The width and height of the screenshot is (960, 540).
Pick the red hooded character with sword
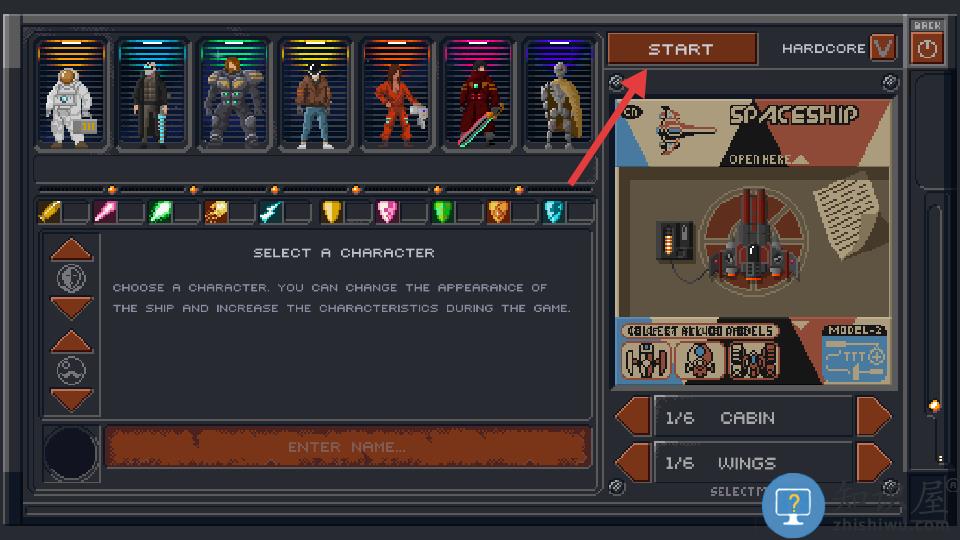pyautogui.click(x=479, y=97)
